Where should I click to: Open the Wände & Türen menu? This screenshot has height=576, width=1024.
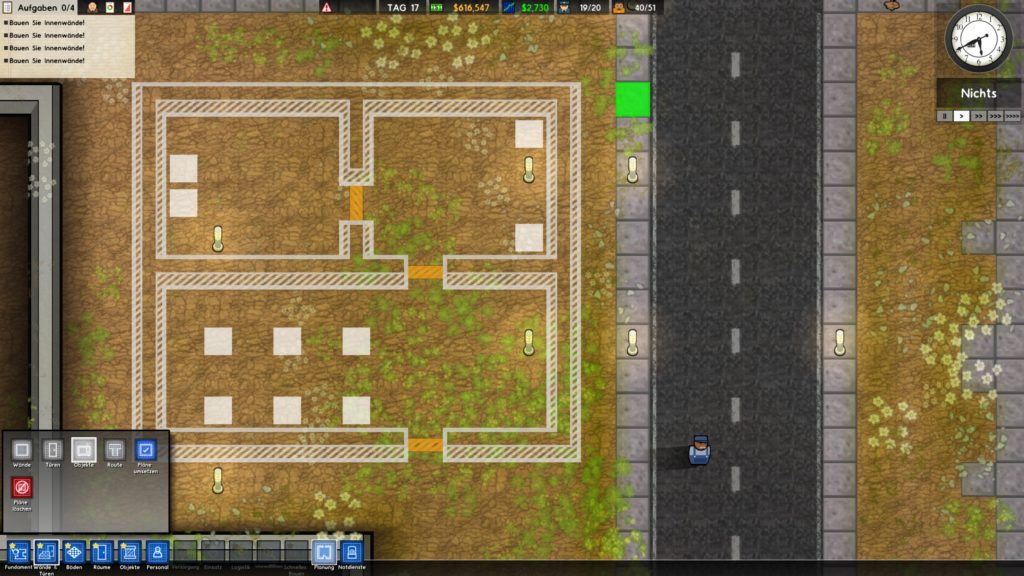coord(46,552)
